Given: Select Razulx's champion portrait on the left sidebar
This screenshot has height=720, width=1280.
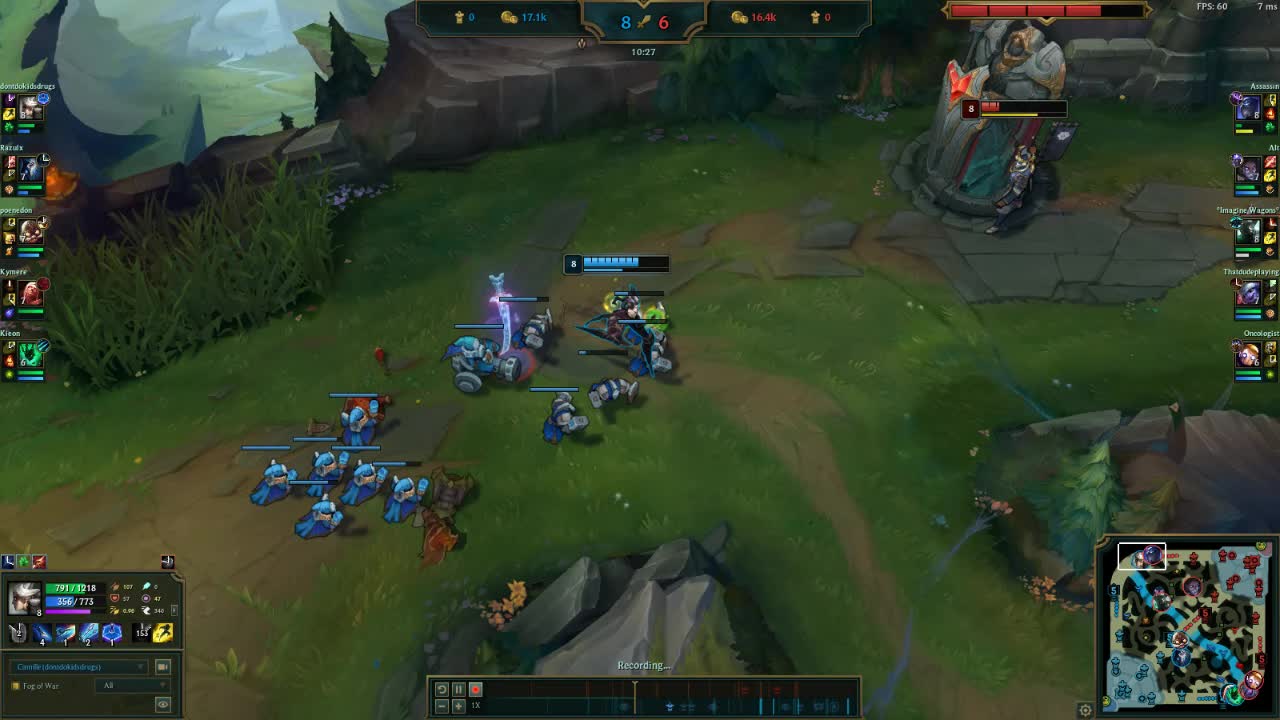Looking at the screenshot, I should pos(28,170).
